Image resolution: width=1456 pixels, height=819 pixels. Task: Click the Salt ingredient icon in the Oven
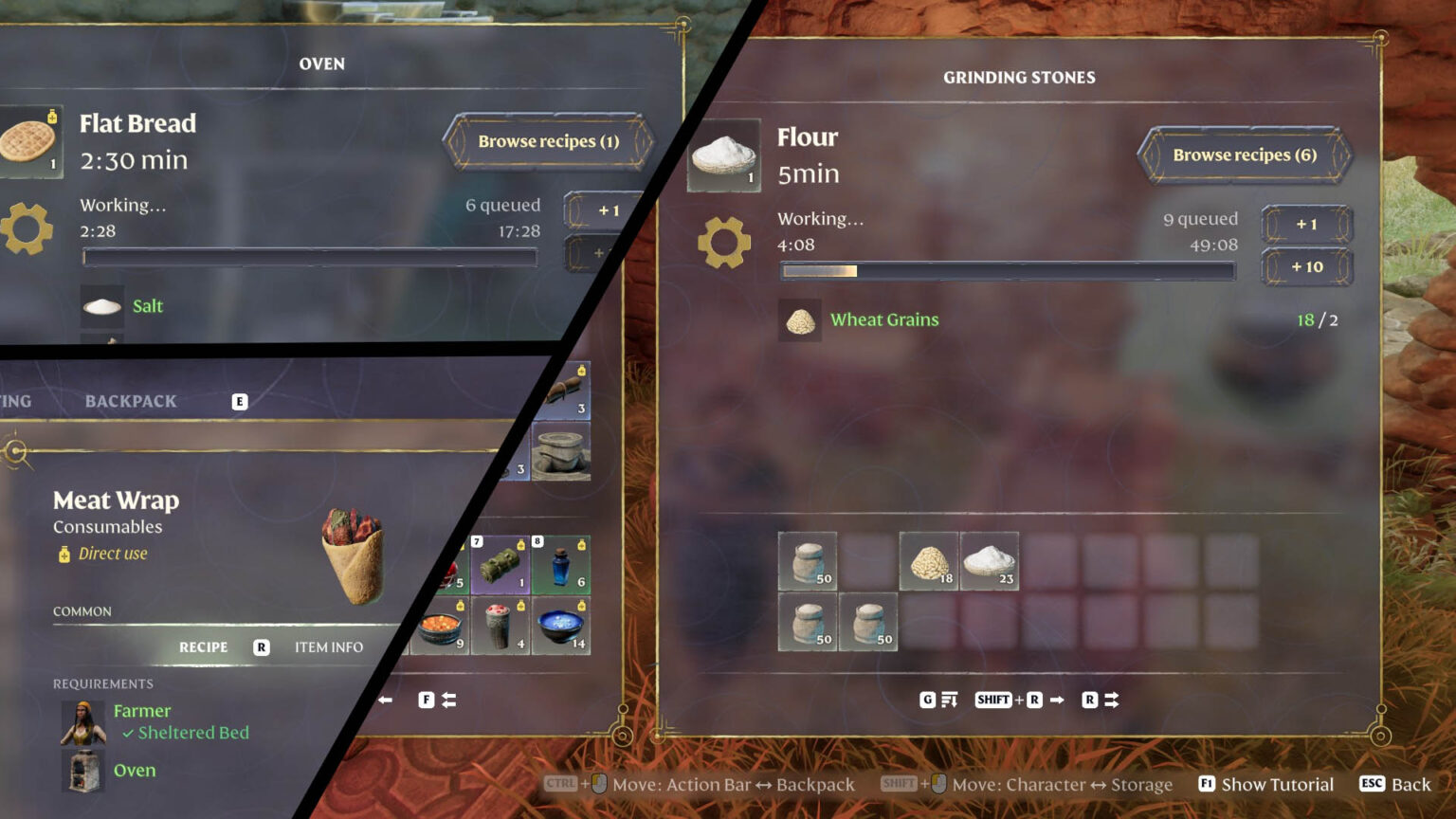(x=102, y=306)
